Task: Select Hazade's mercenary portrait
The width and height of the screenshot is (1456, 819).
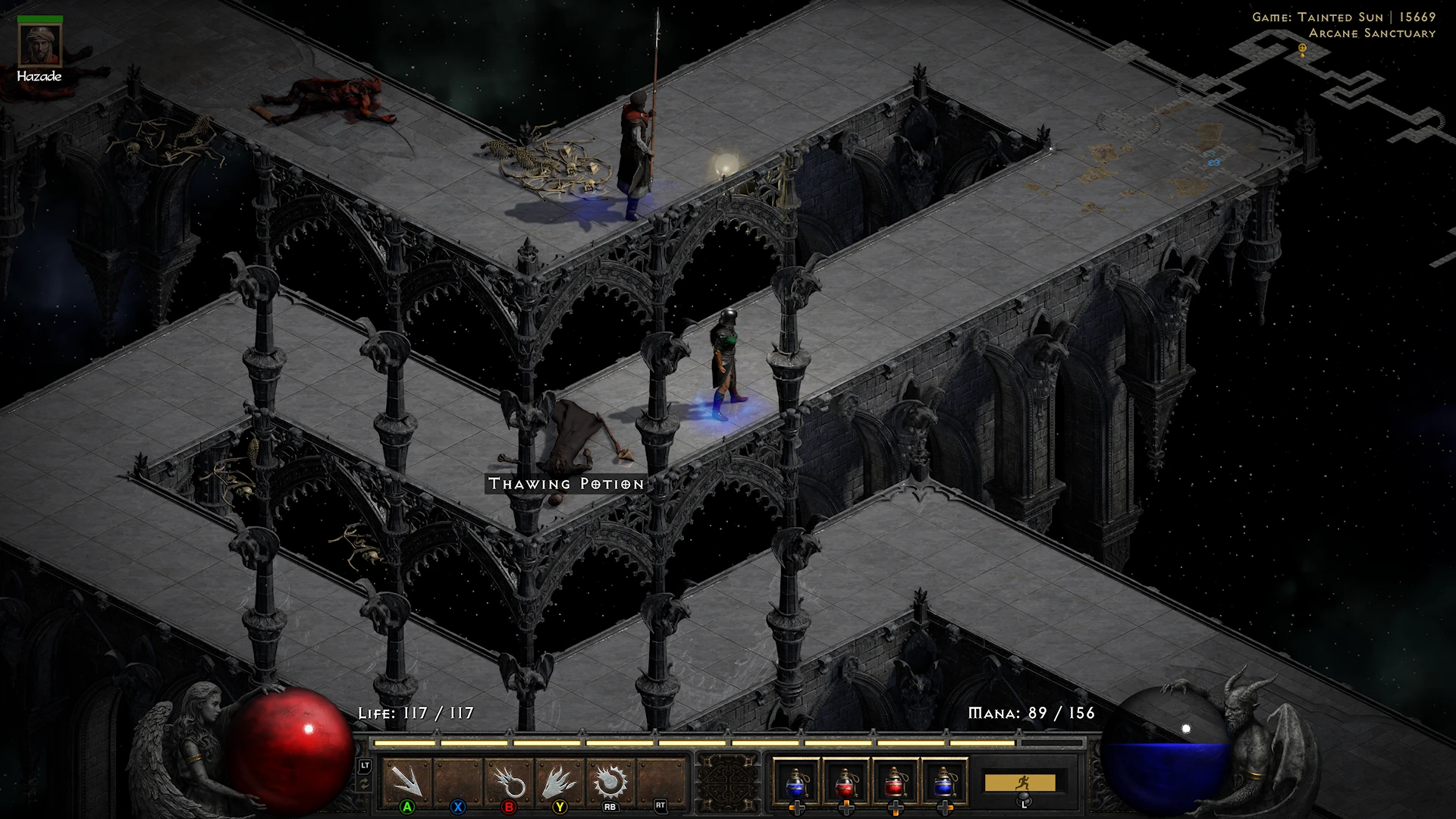Action: [39, 45]
